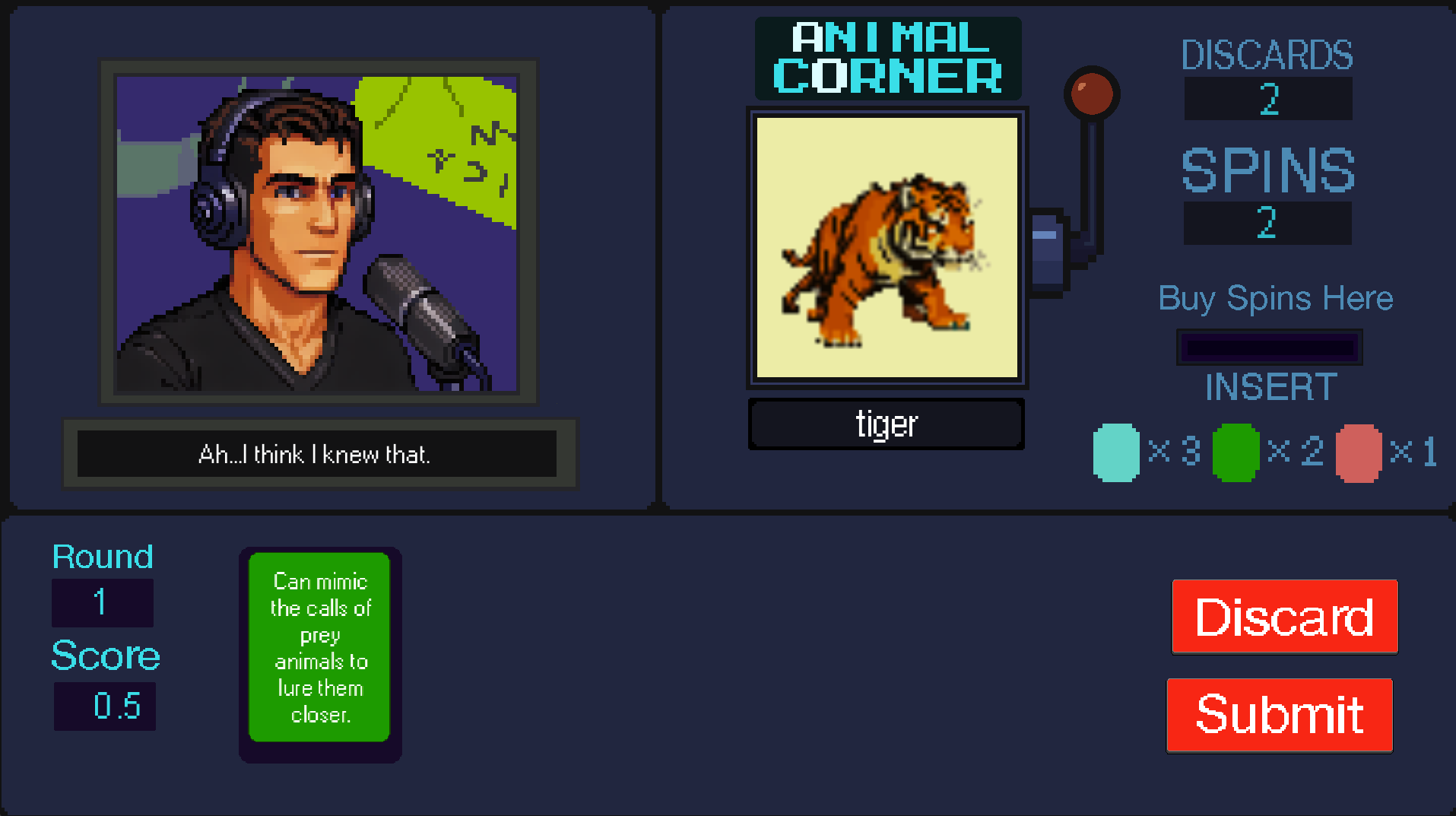Click the INSERT coin slot
1456x816 pixels.
coord(1268,346)
